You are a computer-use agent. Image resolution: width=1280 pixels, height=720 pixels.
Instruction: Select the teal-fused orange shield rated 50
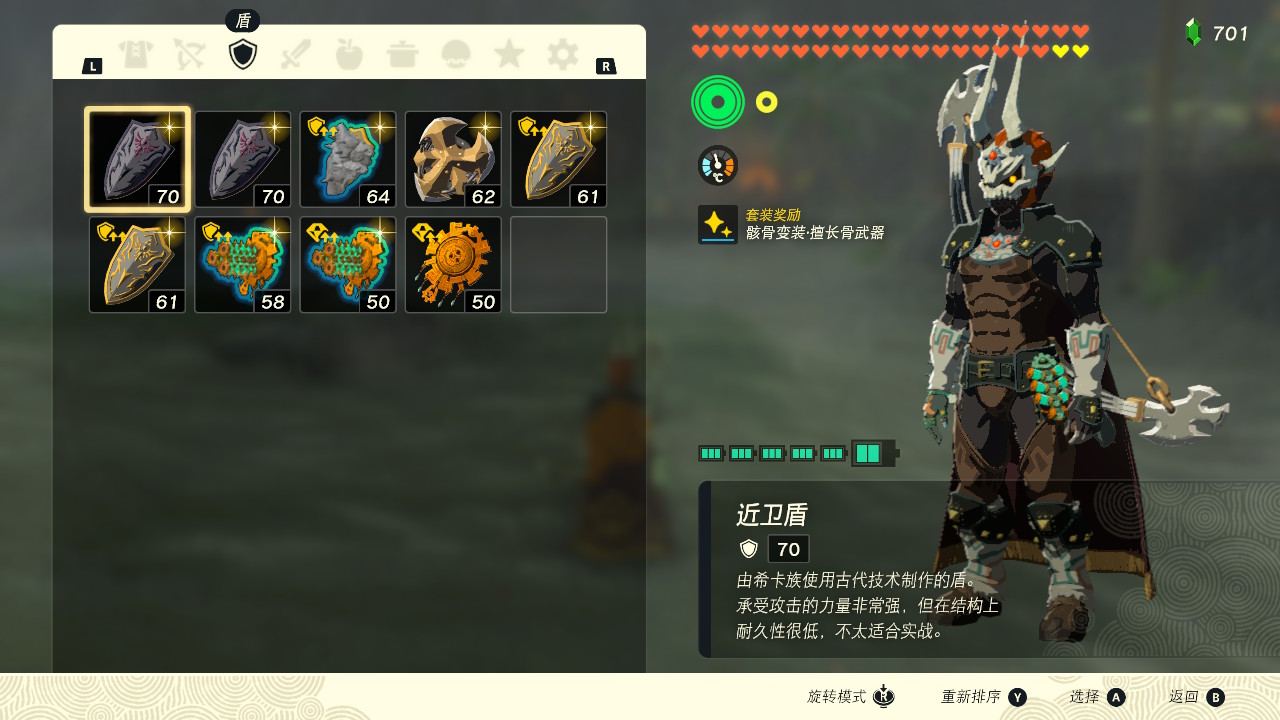click(x=348, y=265)
